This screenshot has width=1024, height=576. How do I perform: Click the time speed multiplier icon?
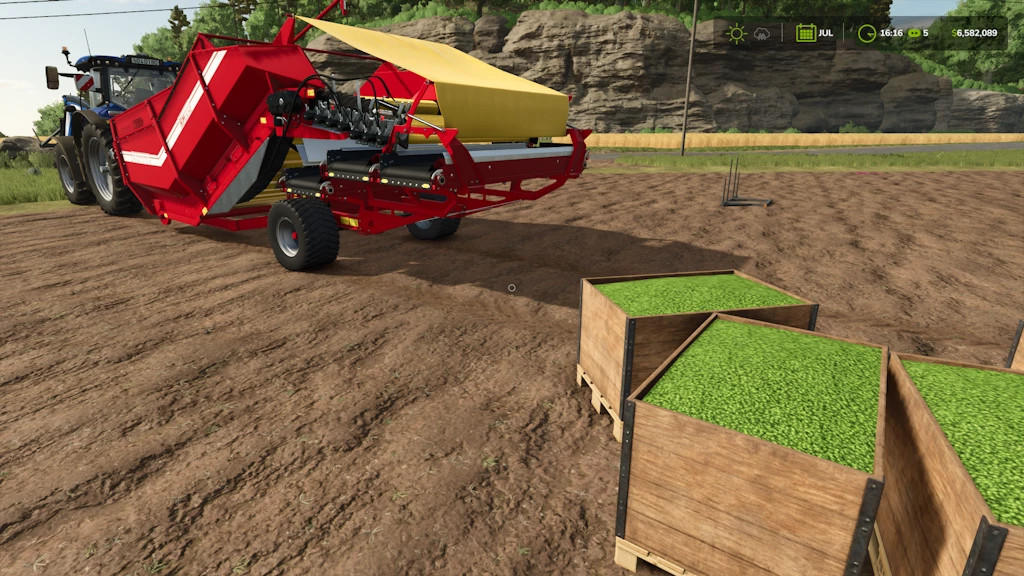[913, 33]
